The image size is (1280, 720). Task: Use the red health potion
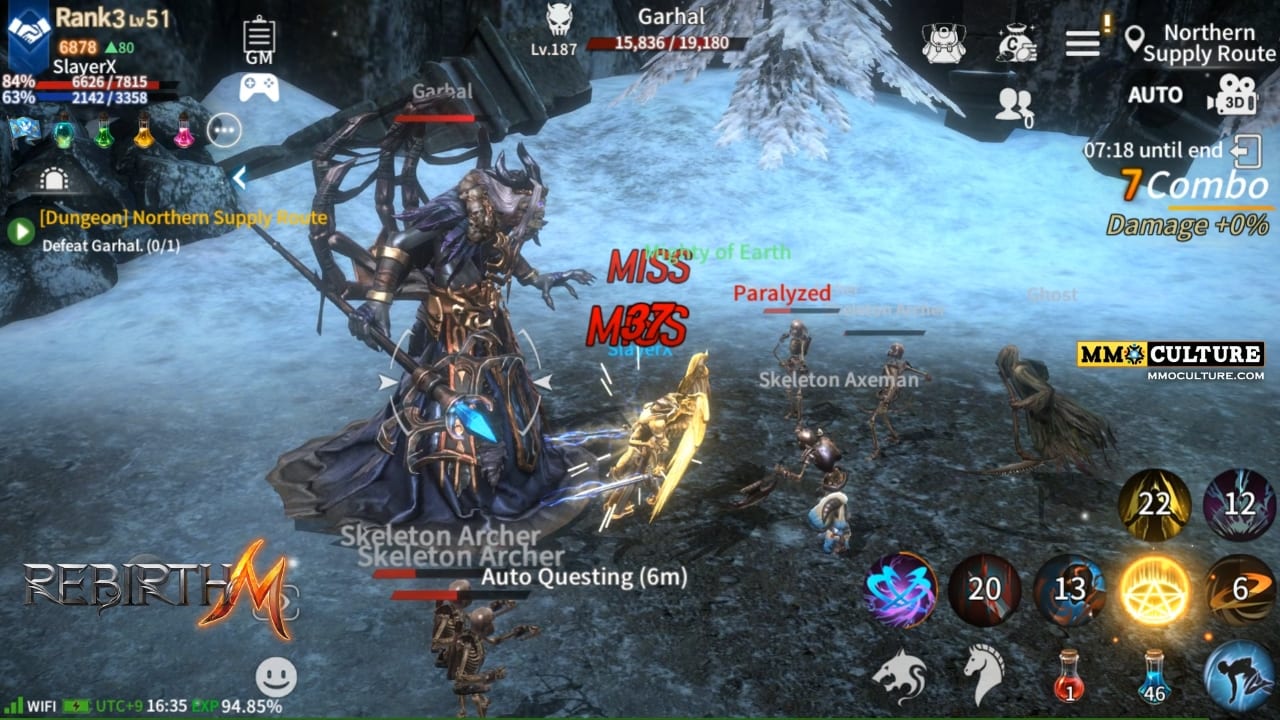click(1069, 676)
